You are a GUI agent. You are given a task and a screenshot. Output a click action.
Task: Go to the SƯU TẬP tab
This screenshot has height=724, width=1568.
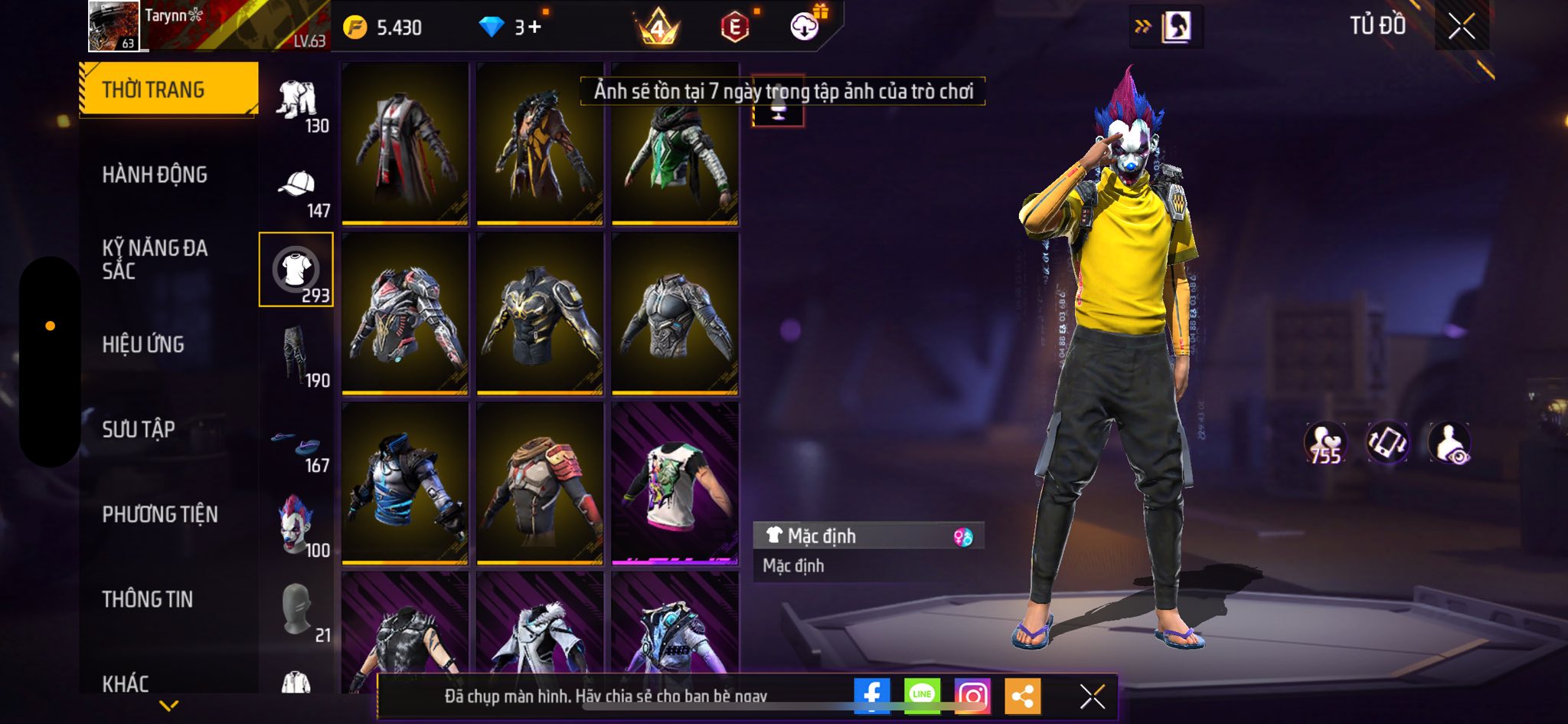139,429
